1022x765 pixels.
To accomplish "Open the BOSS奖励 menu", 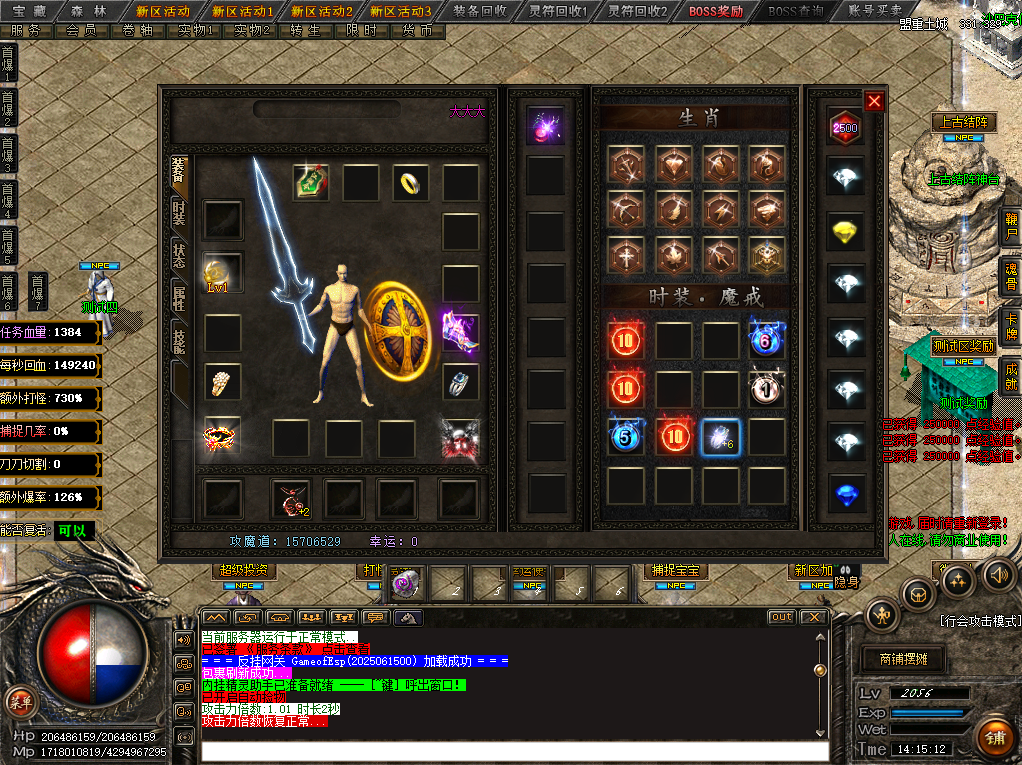I will (715, 11).
